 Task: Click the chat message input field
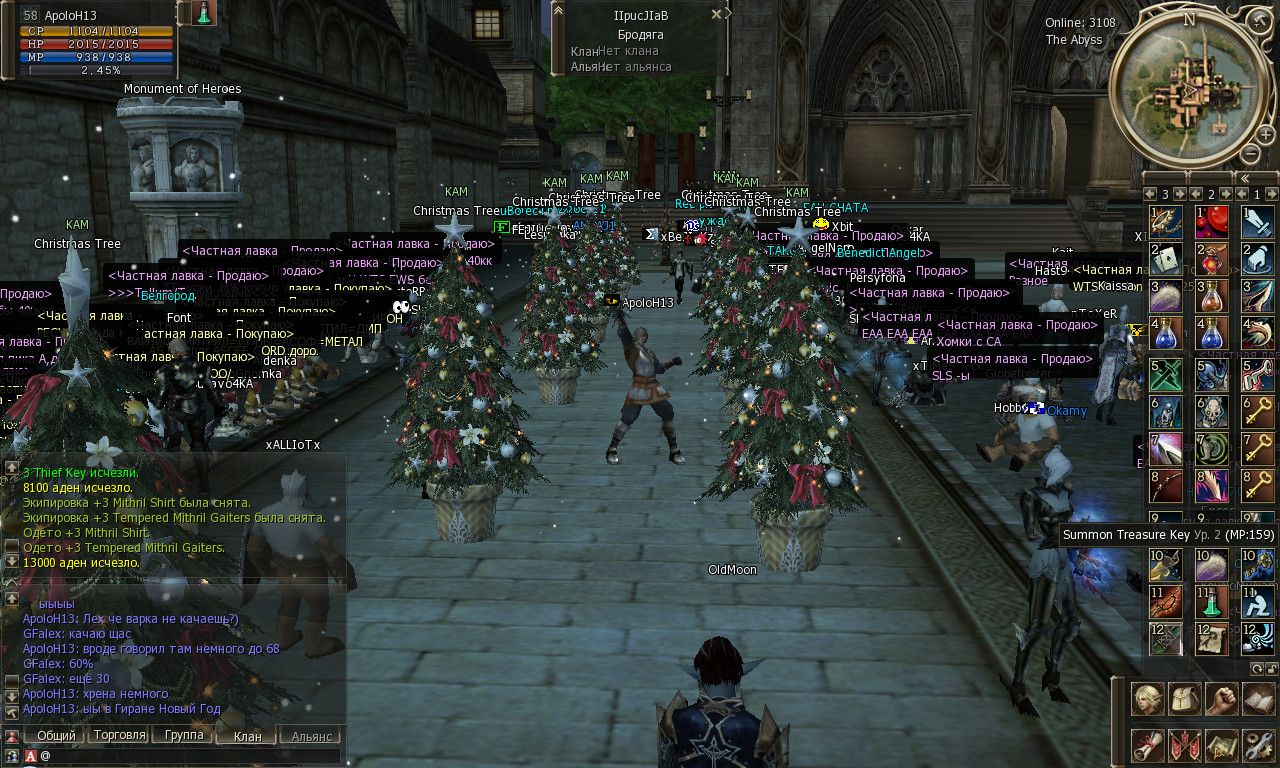tap(190, 756)
